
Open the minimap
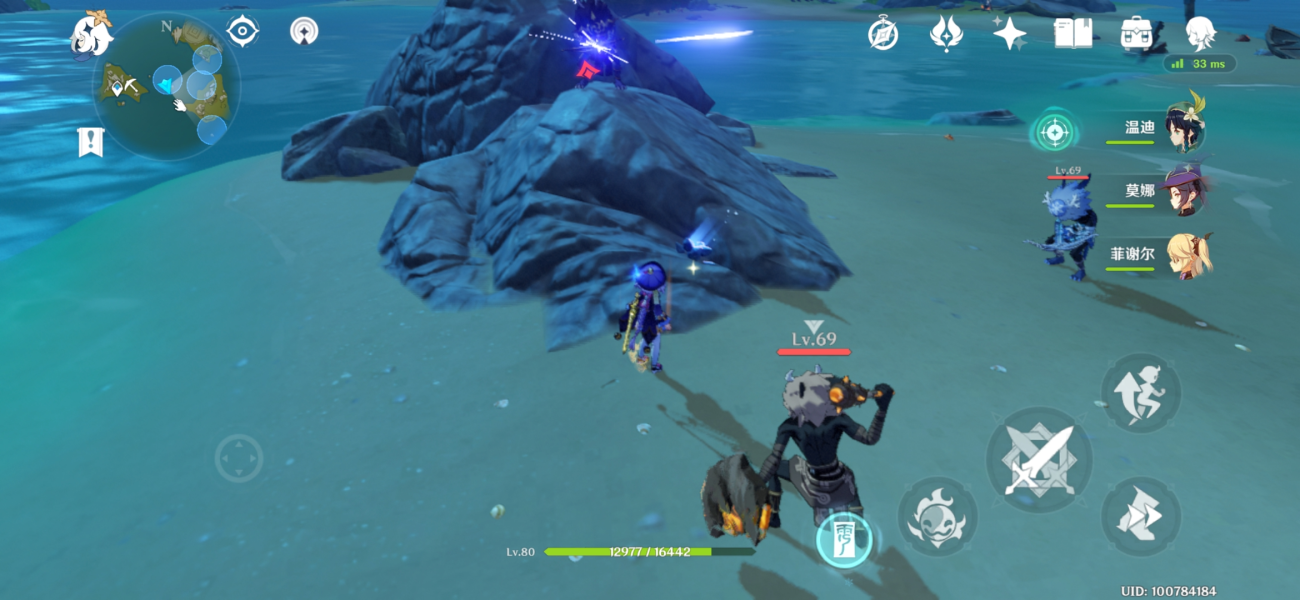(166, 86)
